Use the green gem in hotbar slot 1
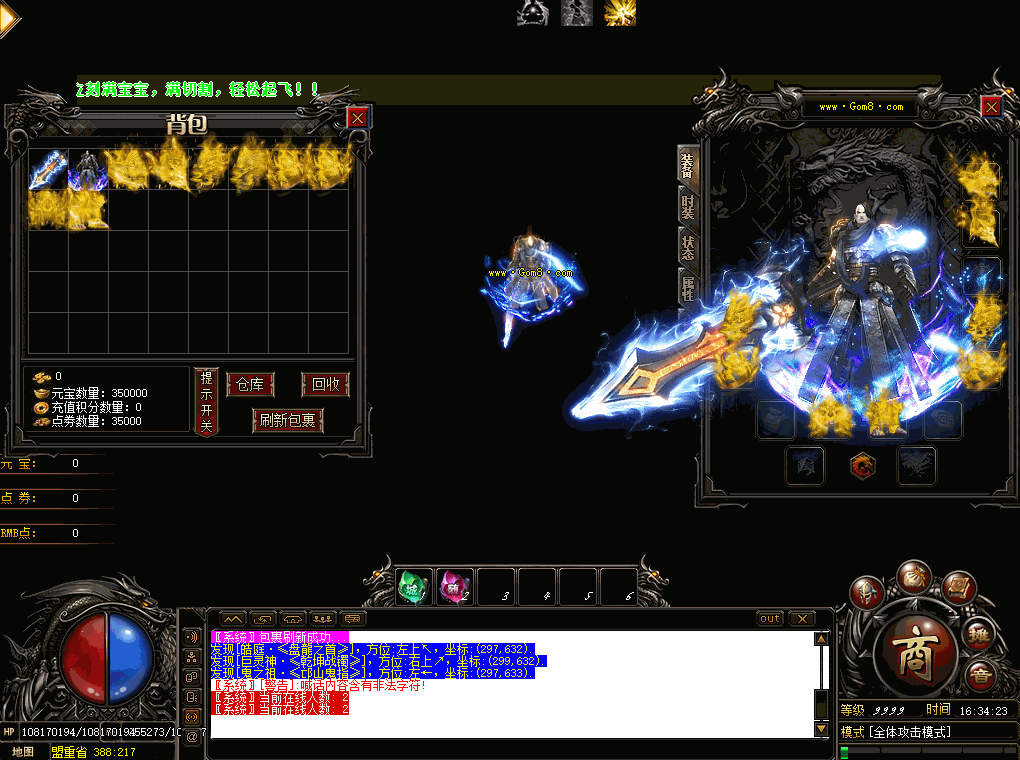Viewport: 1020px width, 760px height. click(415, 586)
